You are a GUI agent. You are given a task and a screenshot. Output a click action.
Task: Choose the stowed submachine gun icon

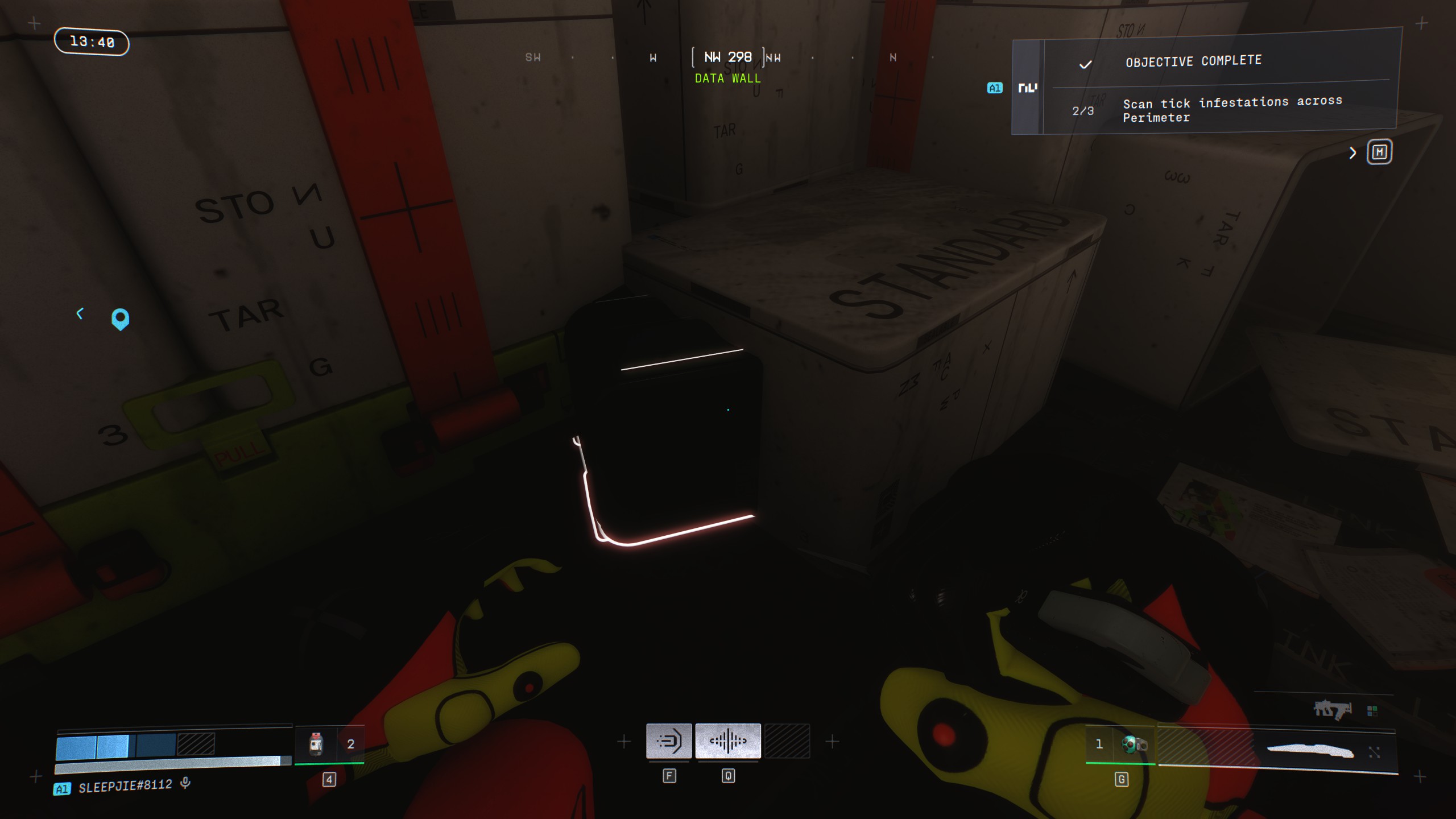(x=1332, y=709)
